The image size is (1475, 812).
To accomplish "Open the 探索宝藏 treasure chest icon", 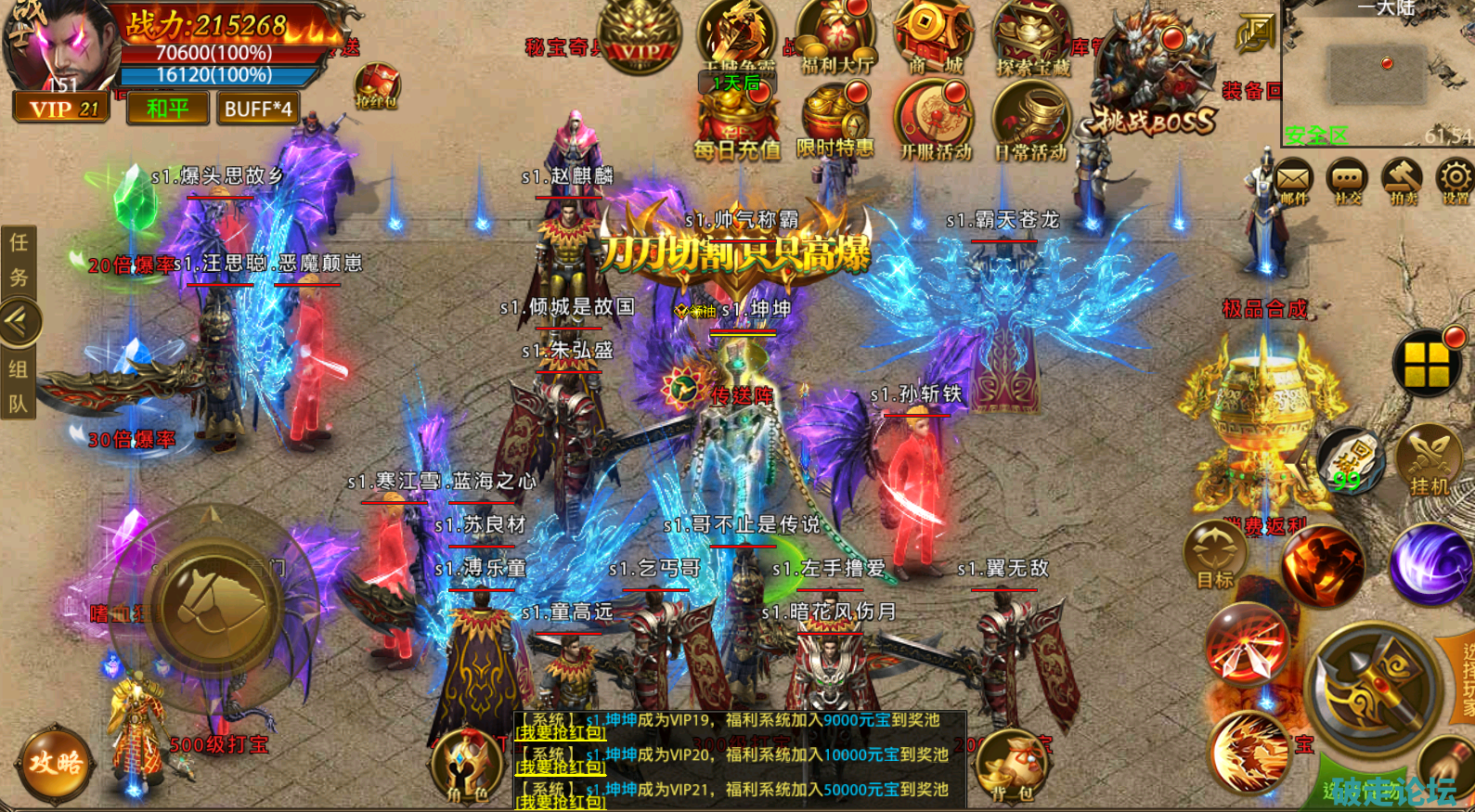I will [x=1032, y=38].
